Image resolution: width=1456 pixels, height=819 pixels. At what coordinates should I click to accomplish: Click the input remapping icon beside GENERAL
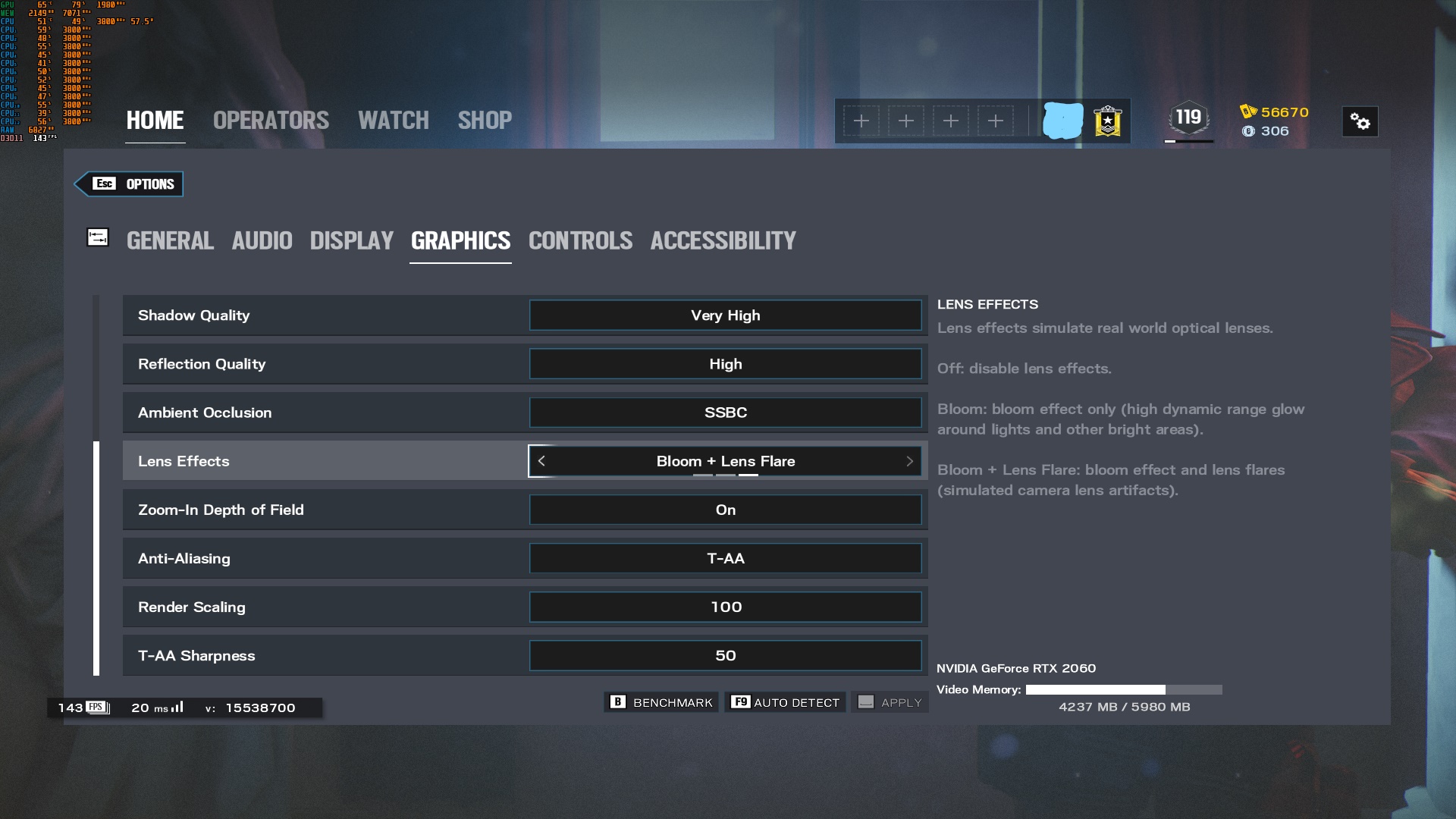(98, 237)
